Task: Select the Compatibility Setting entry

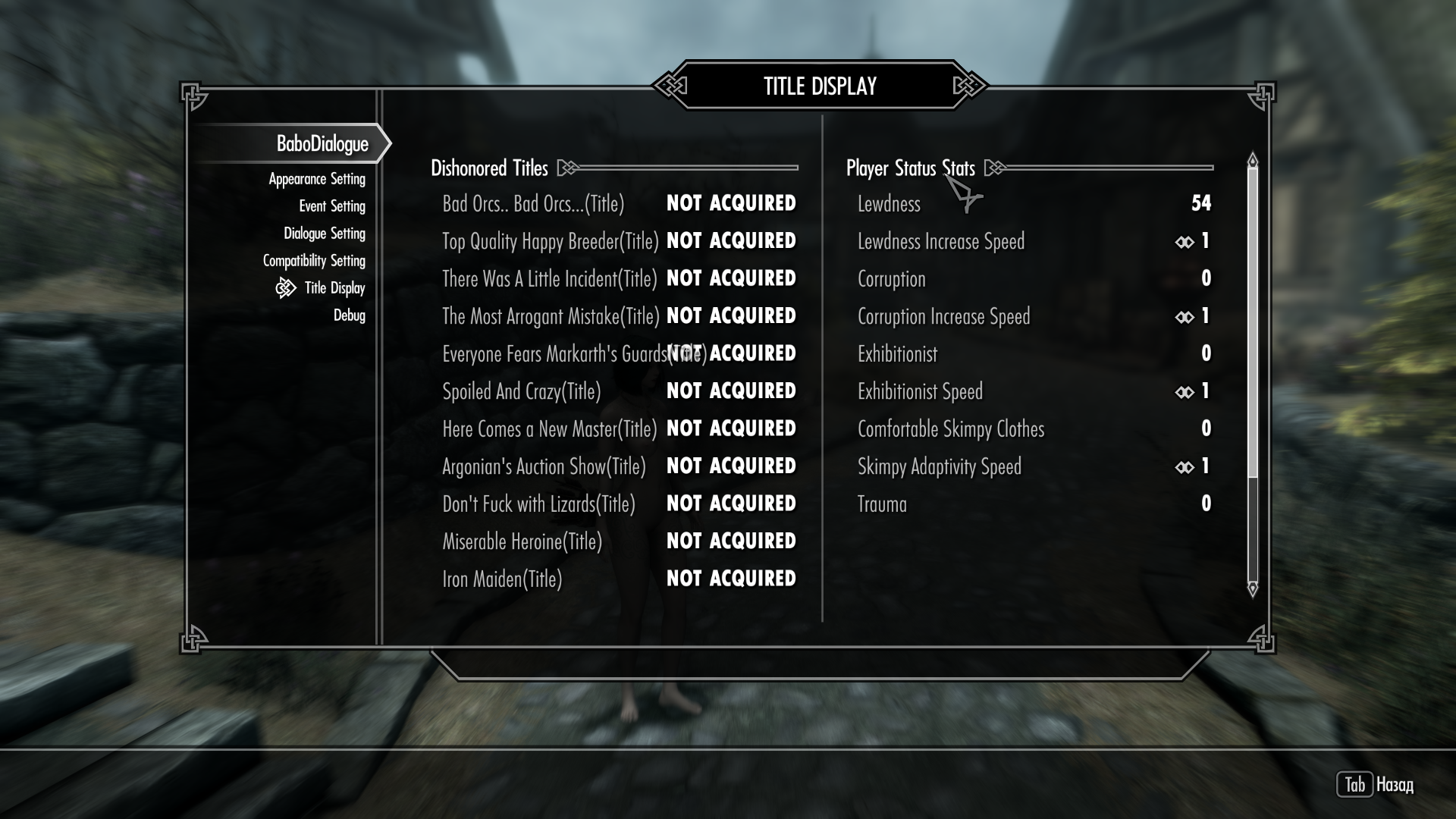Action: [x=316, y=260]
